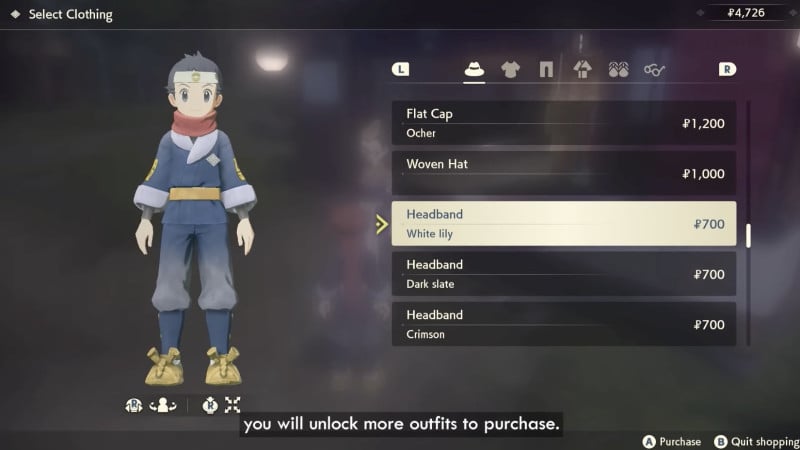Switch to the pants category tab

(546, 69)
